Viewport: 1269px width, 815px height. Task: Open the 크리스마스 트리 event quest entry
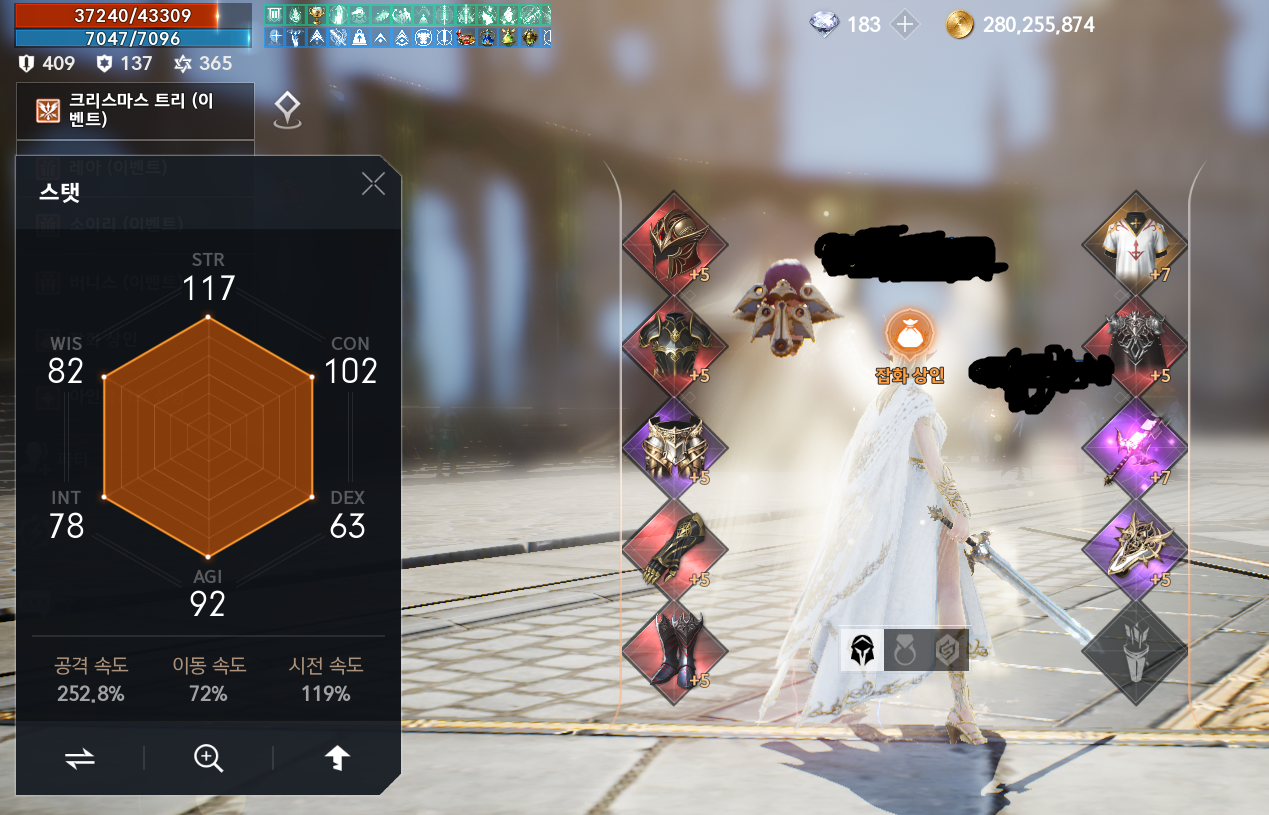(x=135, y=110)
